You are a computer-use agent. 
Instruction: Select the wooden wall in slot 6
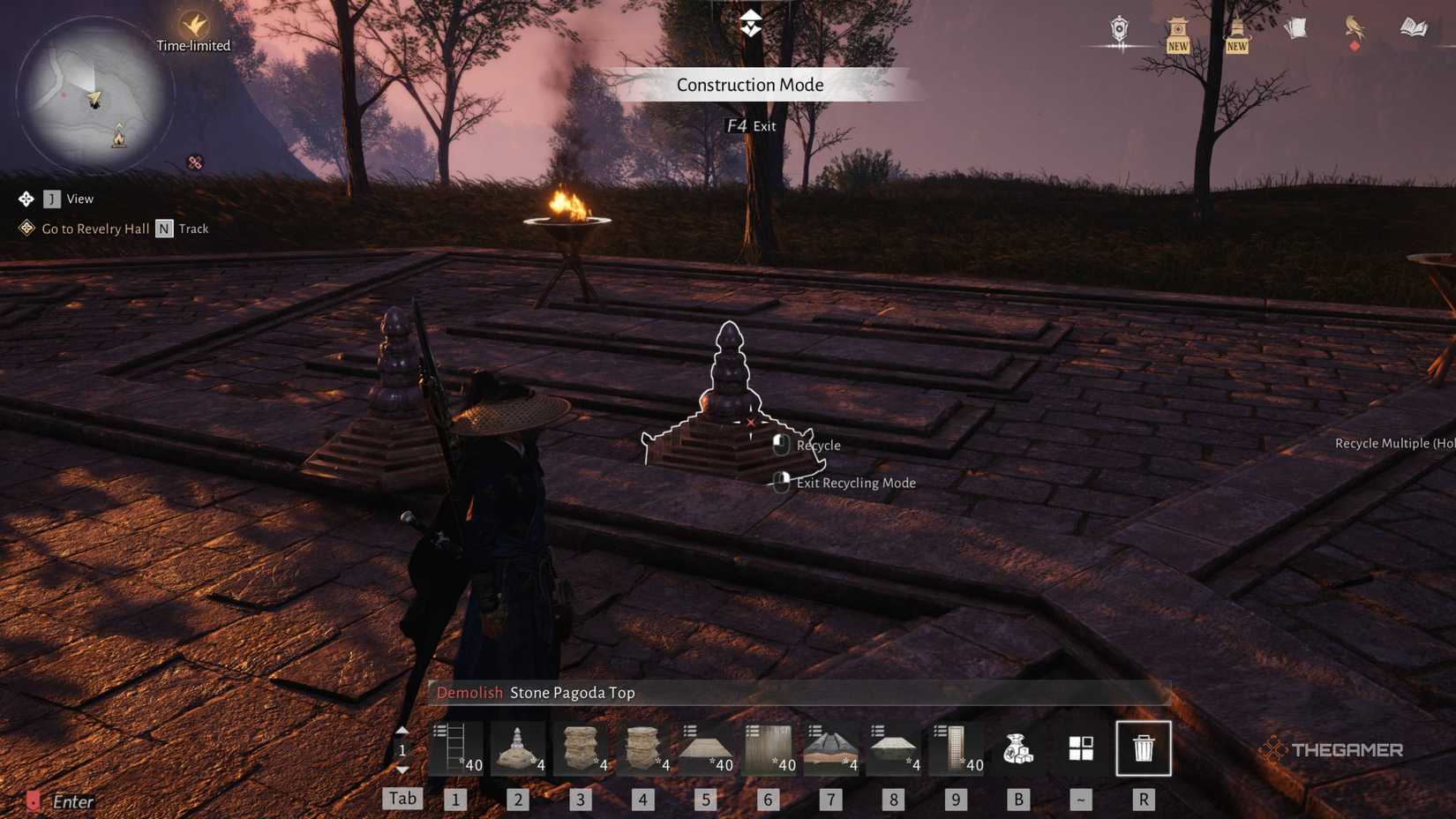click(769, 748)
